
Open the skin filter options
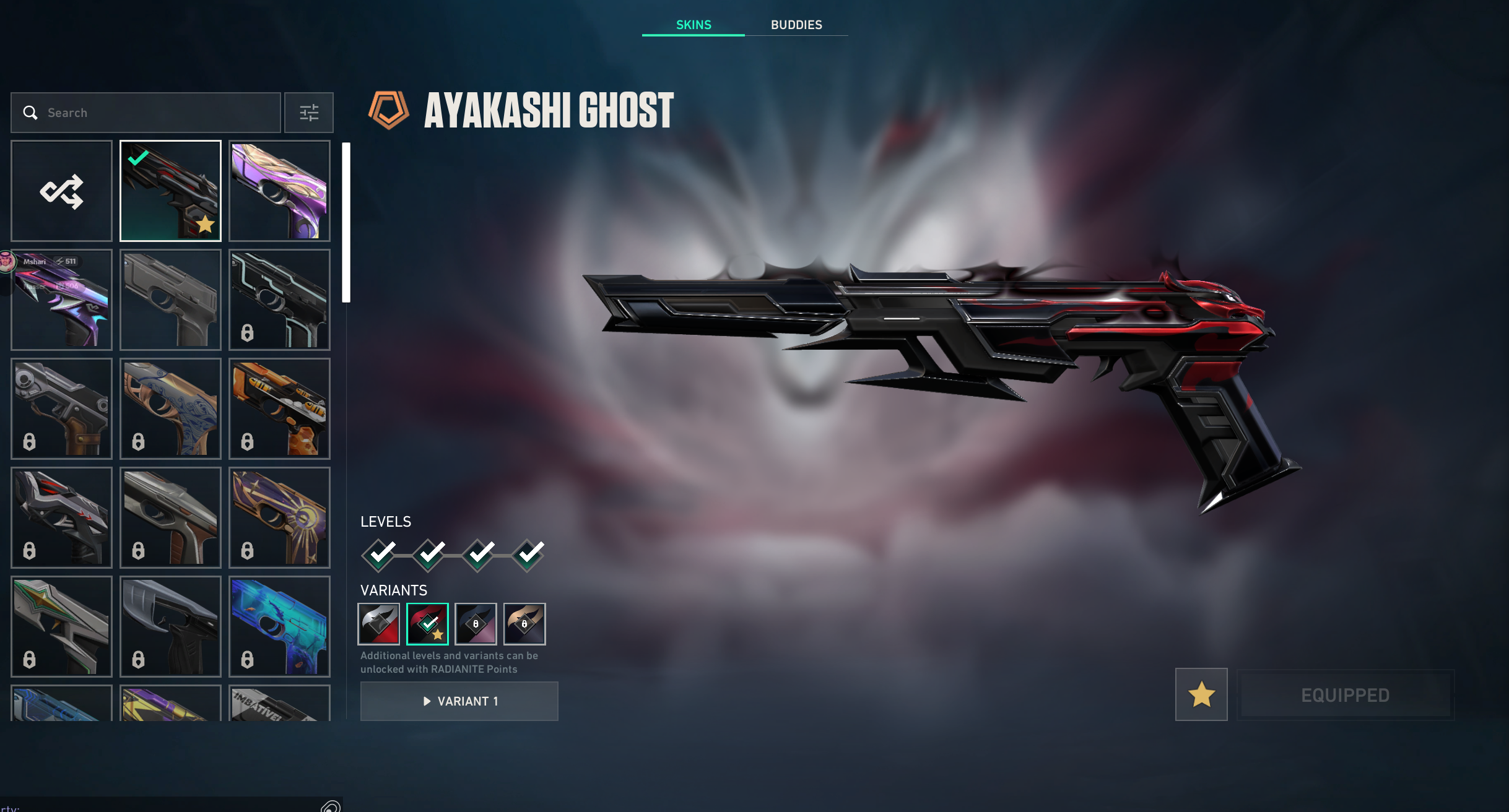tap(309, 113)
